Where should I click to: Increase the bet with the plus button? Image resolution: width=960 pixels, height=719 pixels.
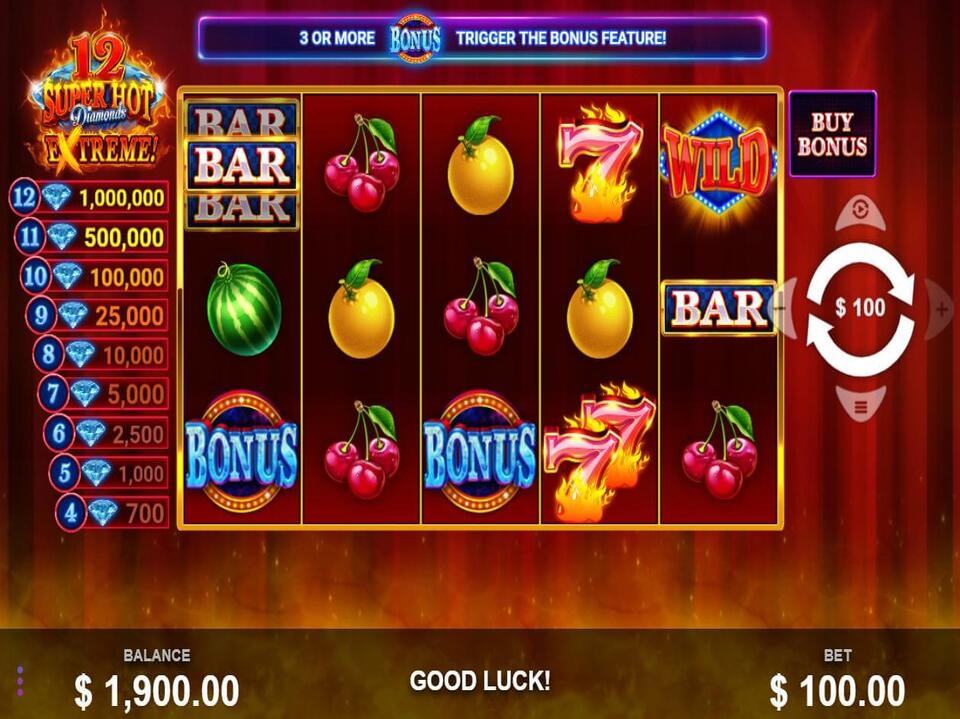[x=941, y=309]
